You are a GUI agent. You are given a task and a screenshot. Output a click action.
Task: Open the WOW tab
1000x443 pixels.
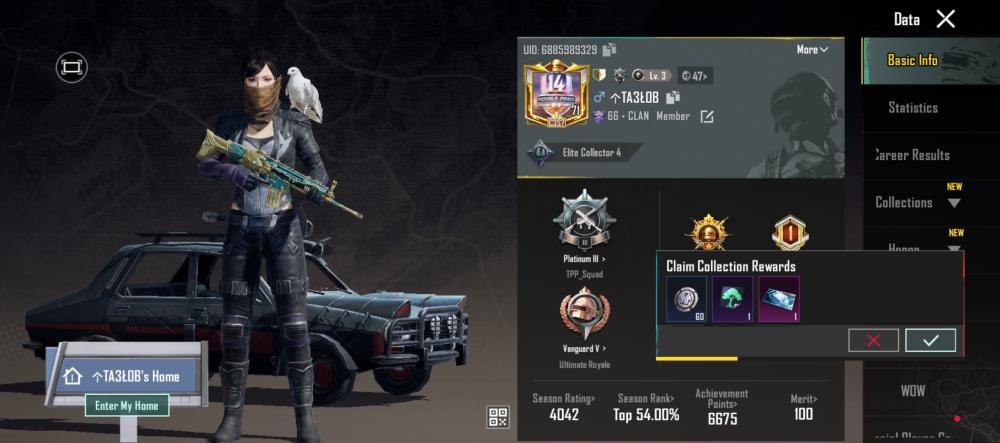point(912,391)
